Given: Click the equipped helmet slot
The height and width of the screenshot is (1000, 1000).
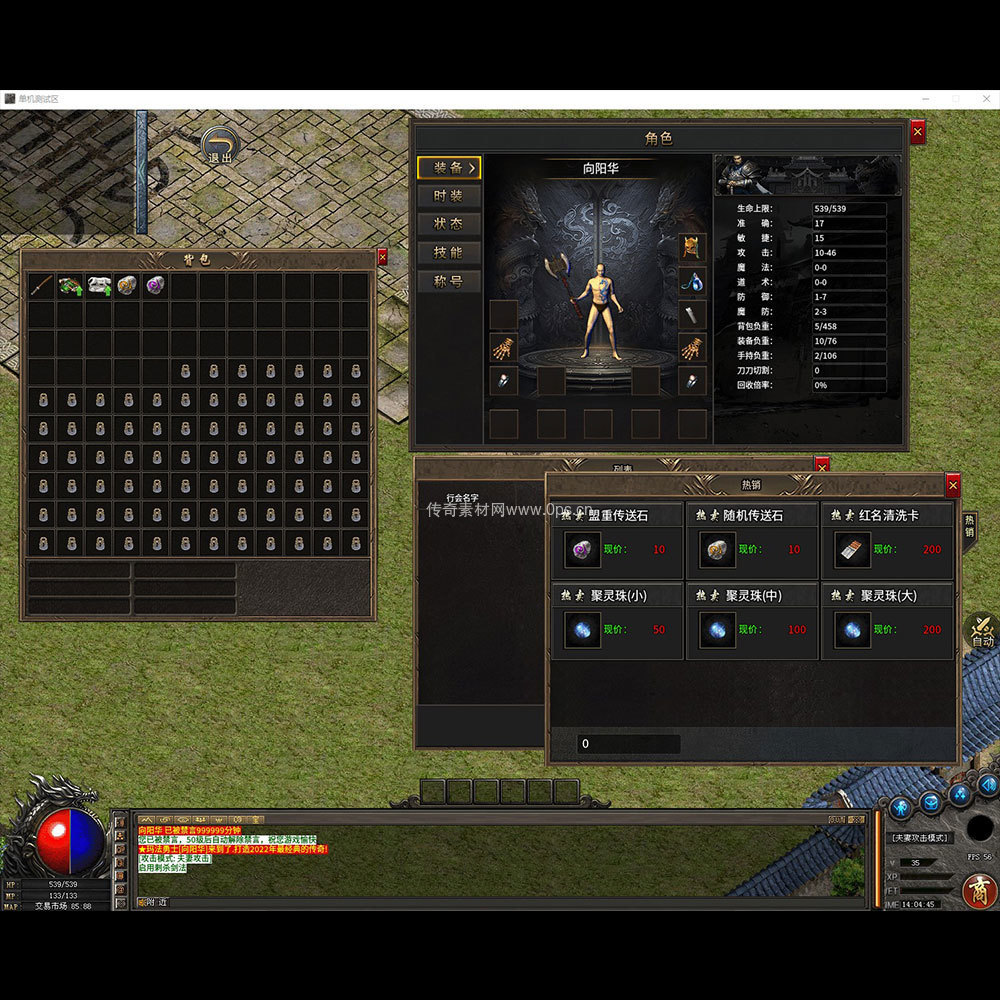Looking at the screenshot, I should coord(692,246).
